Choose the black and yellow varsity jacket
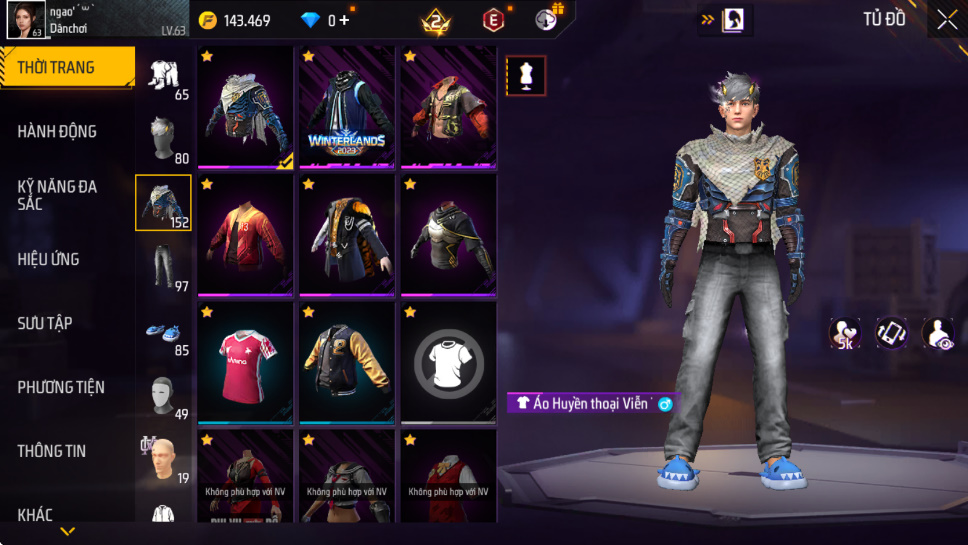 (347, 362)
